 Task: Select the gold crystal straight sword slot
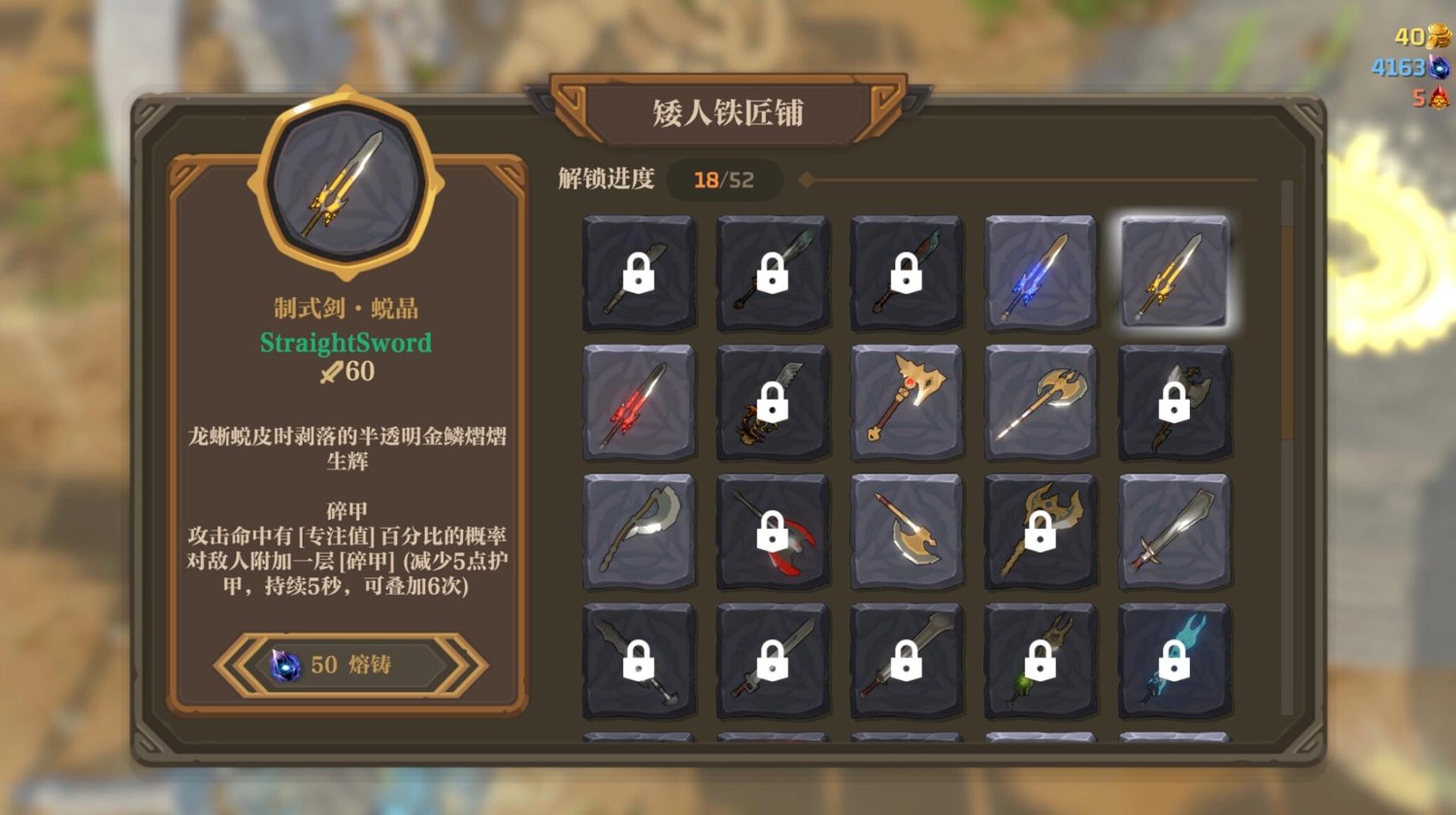tap(1174, 273)
